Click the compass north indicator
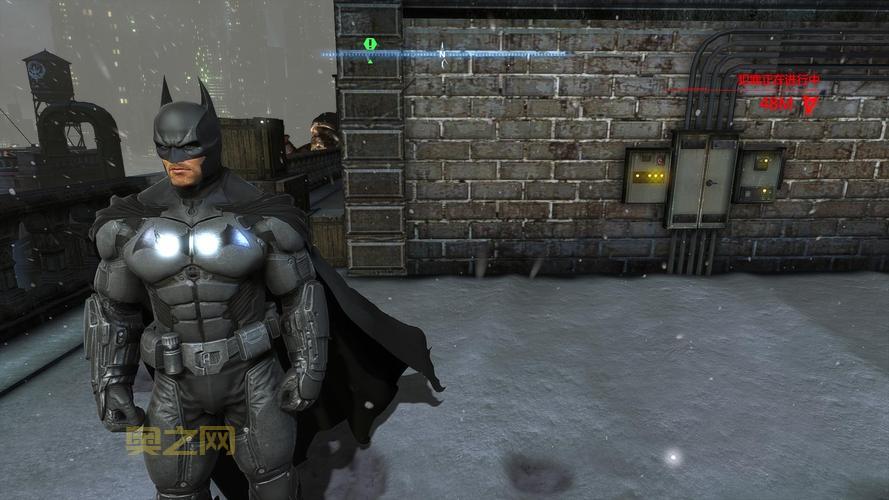The image size is (889, 500). 442,54
